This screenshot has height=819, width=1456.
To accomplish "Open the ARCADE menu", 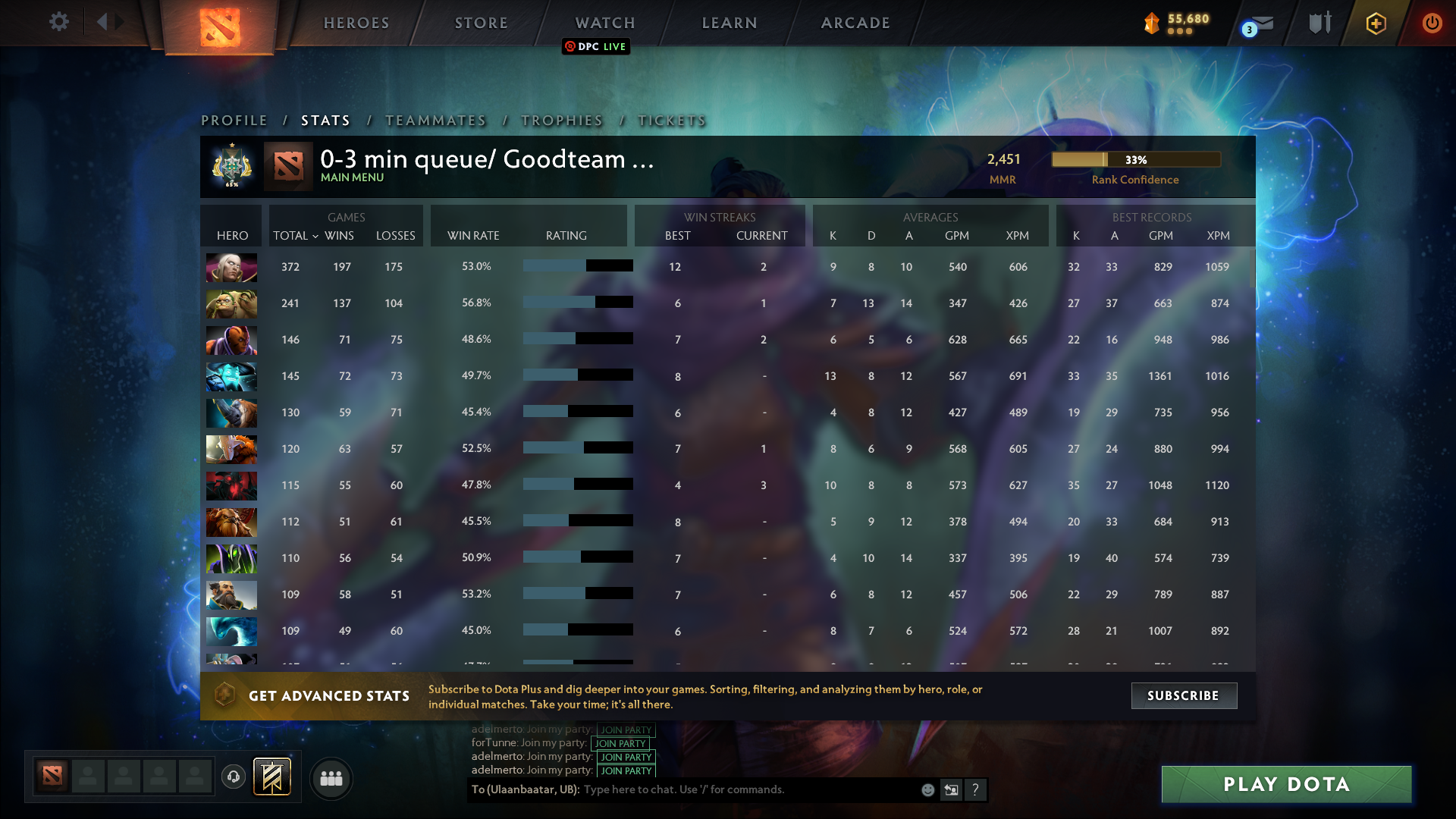I will [x=855, y=23].
